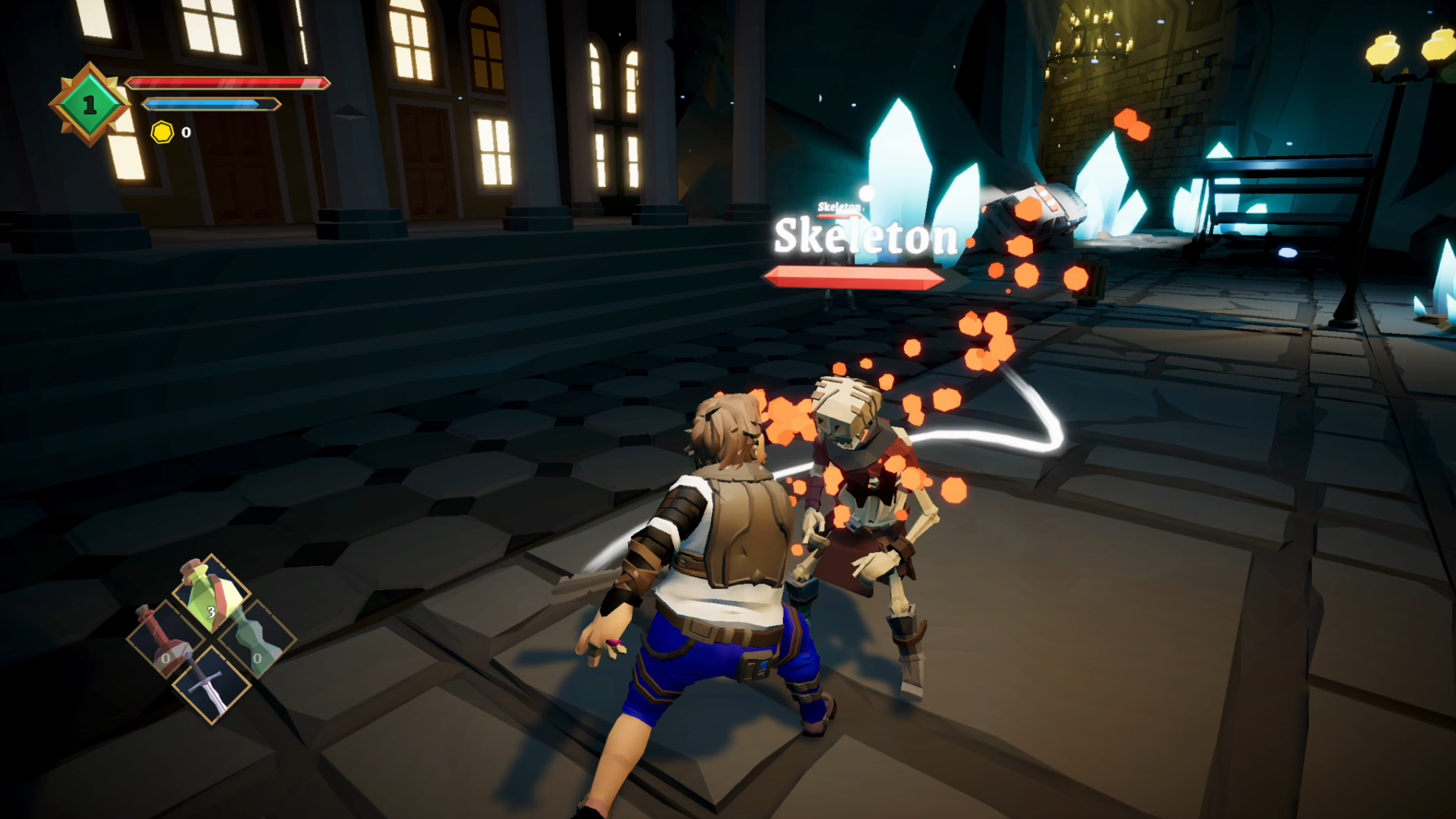
Task: Click the player's red health bar
Action: (x=229, y=84)
